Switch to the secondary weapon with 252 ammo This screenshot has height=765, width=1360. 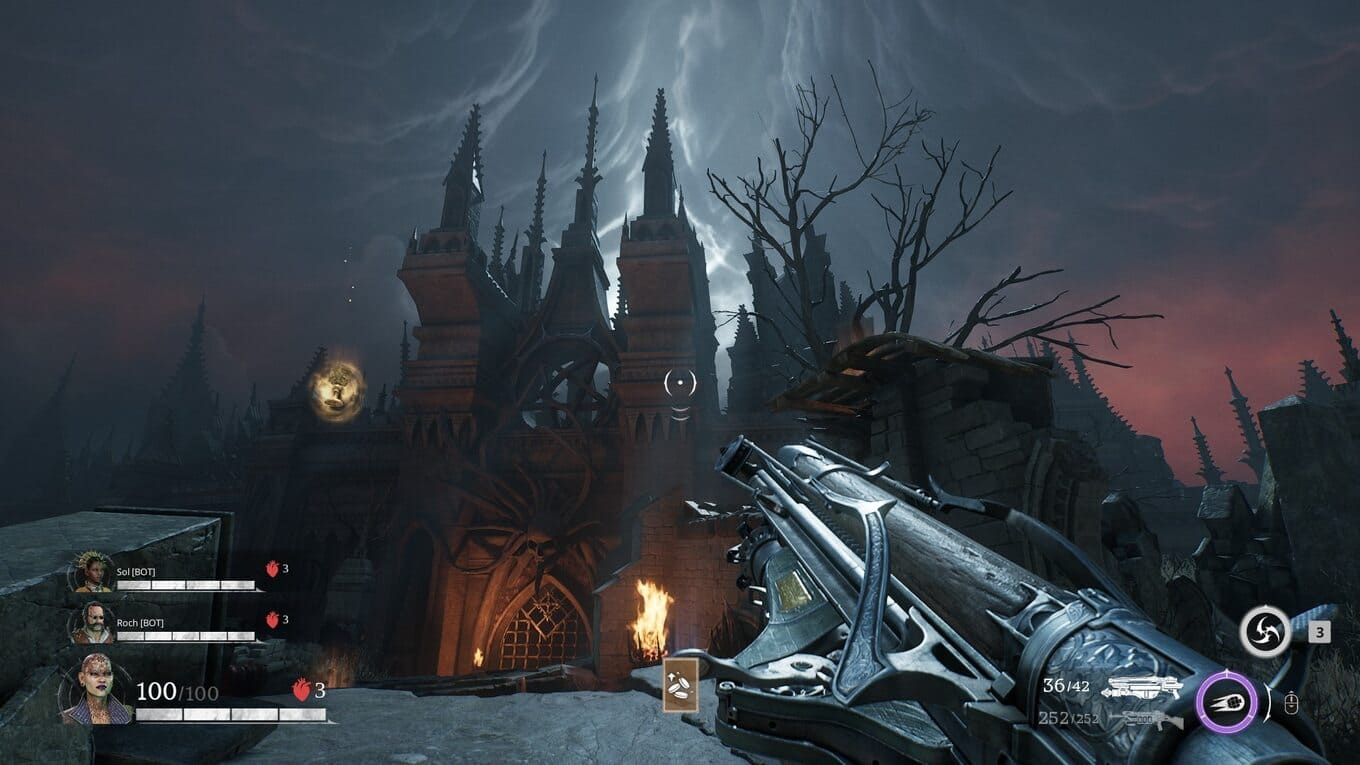pyautogui.click(x=1140, y=718)
